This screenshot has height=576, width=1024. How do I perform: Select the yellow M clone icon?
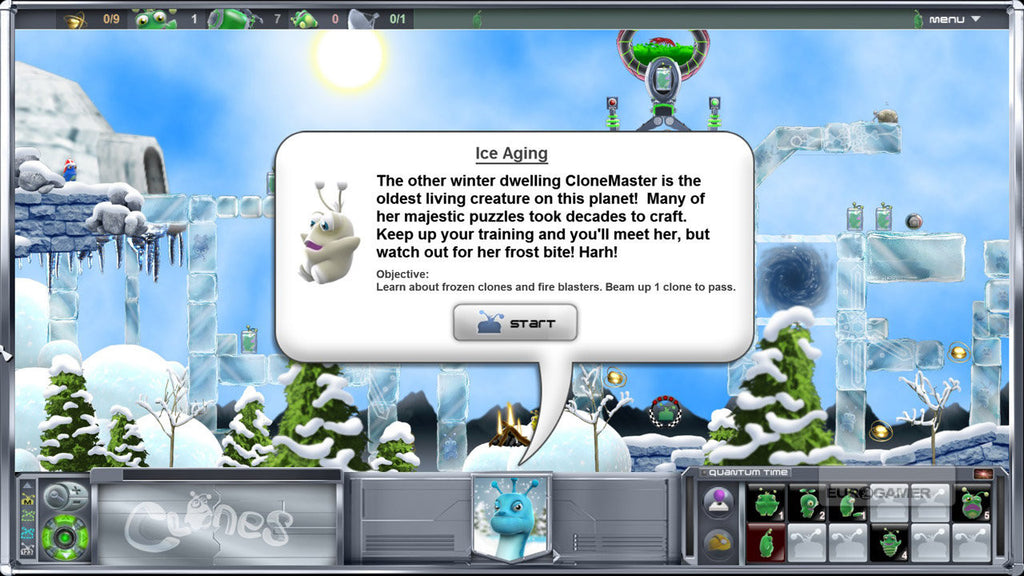(x=28, y=501)
